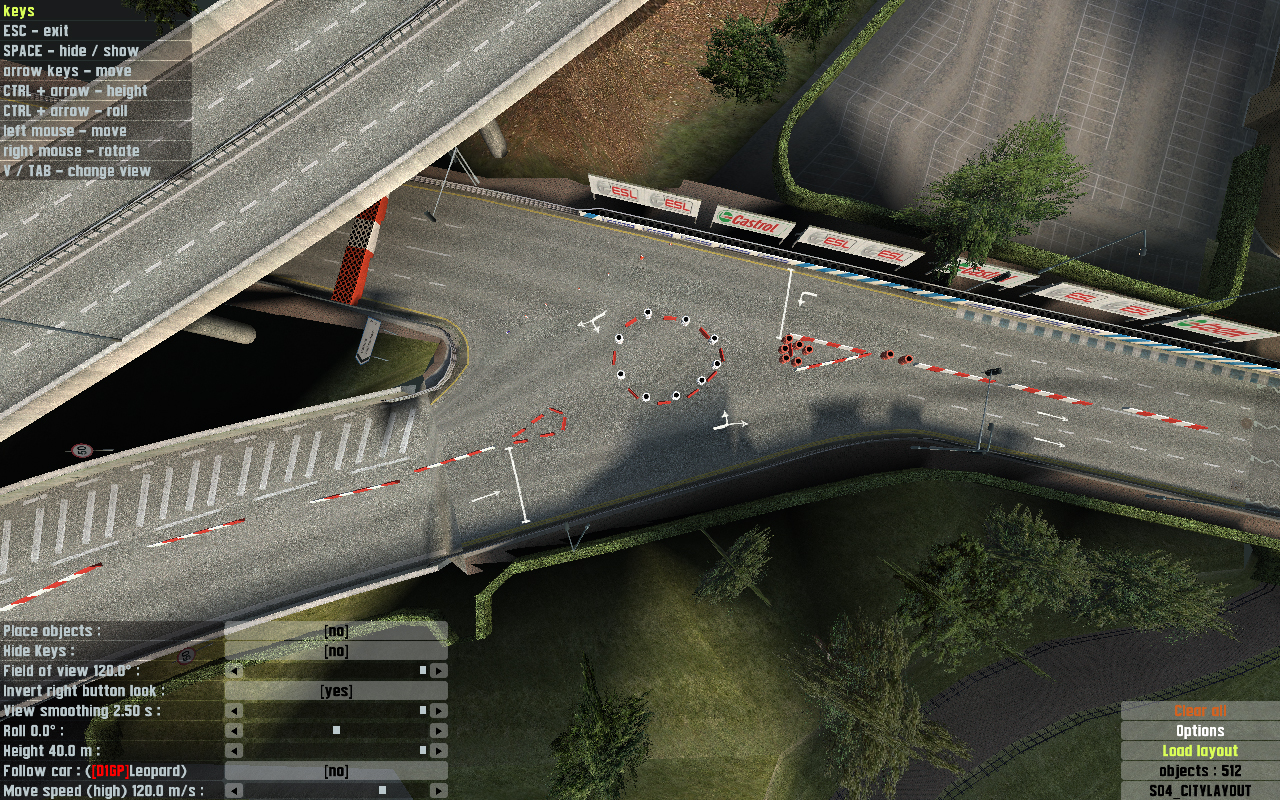Decrease Move speed with left arrow
Viewport: 1280px width, 800px height.
234,791
